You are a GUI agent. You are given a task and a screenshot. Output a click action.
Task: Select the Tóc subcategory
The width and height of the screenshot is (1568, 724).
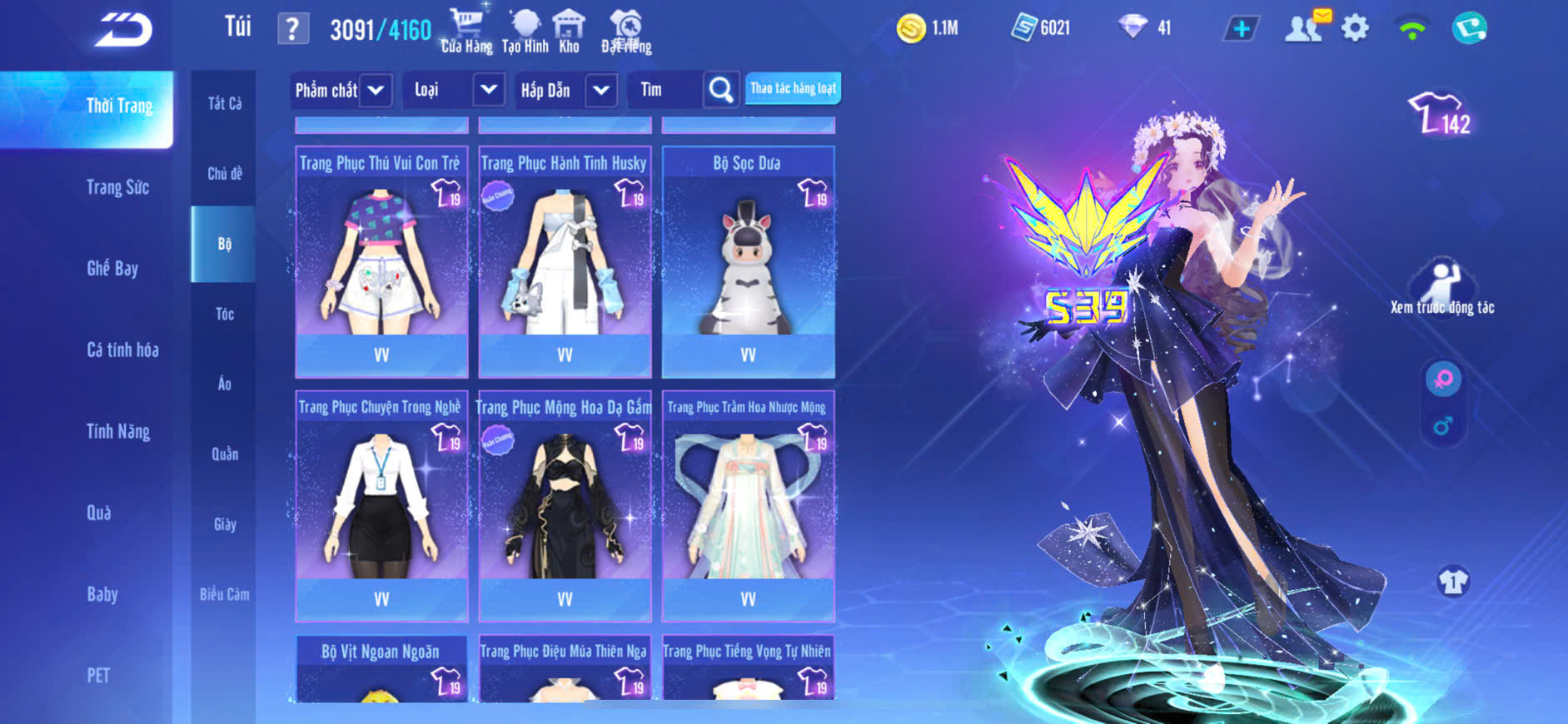pos(225,314)
